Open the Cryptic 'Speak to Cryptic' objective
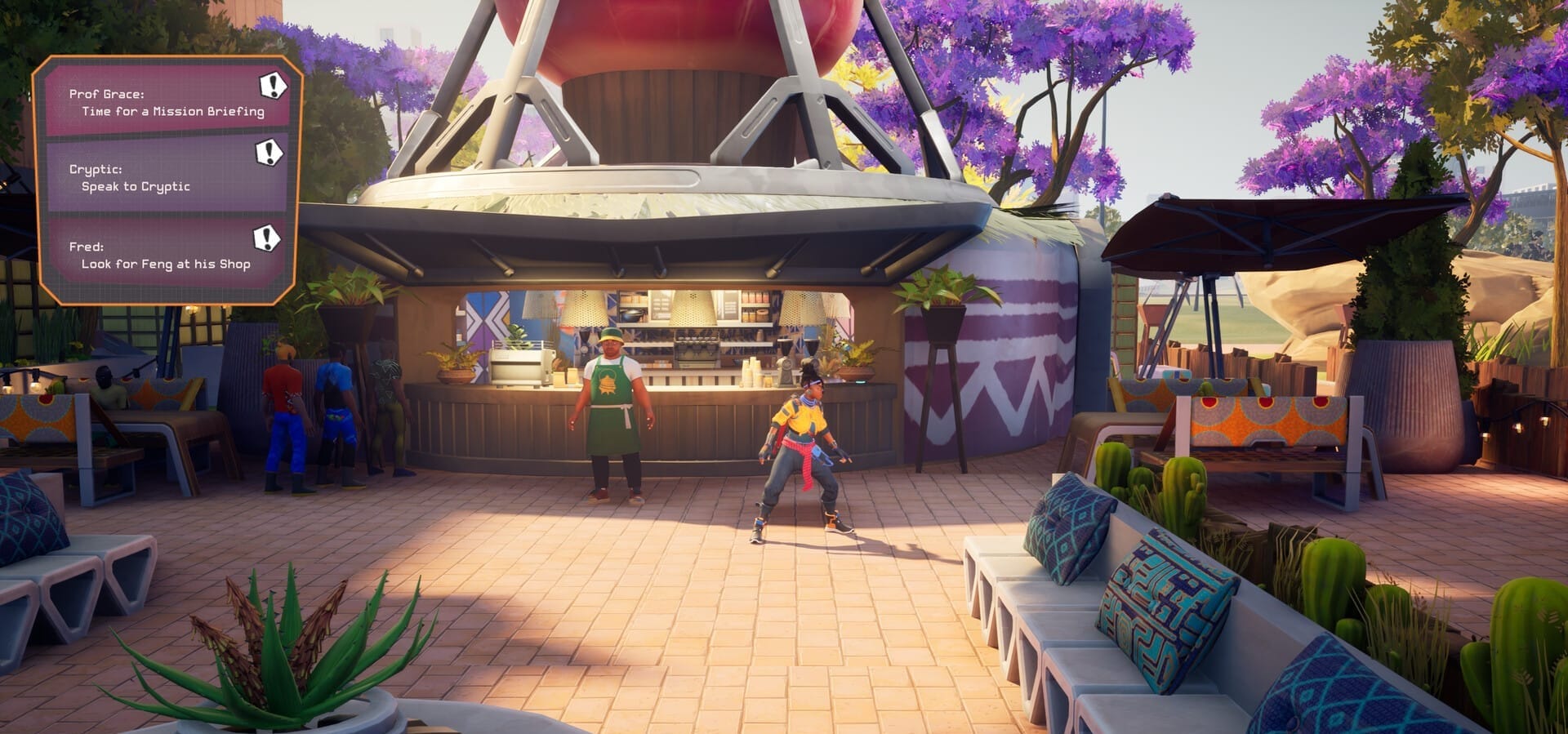 coord(167,178)
